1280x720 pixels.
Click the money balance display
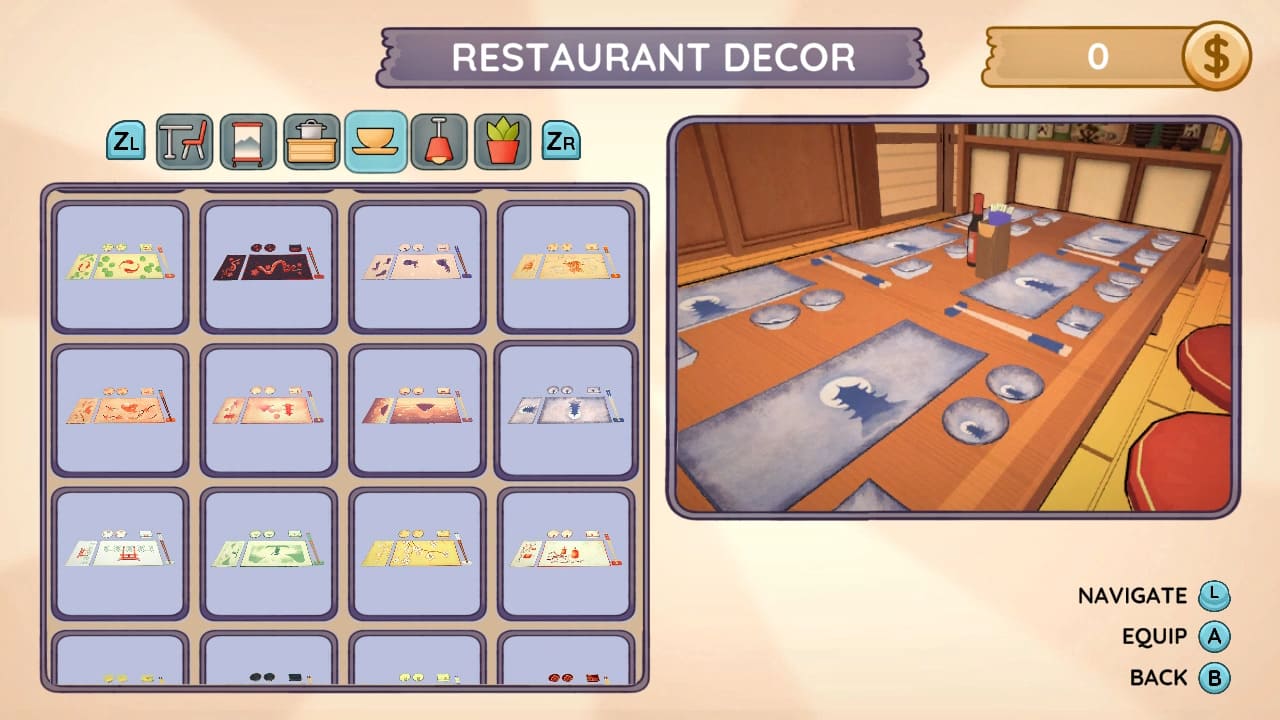1100,57
